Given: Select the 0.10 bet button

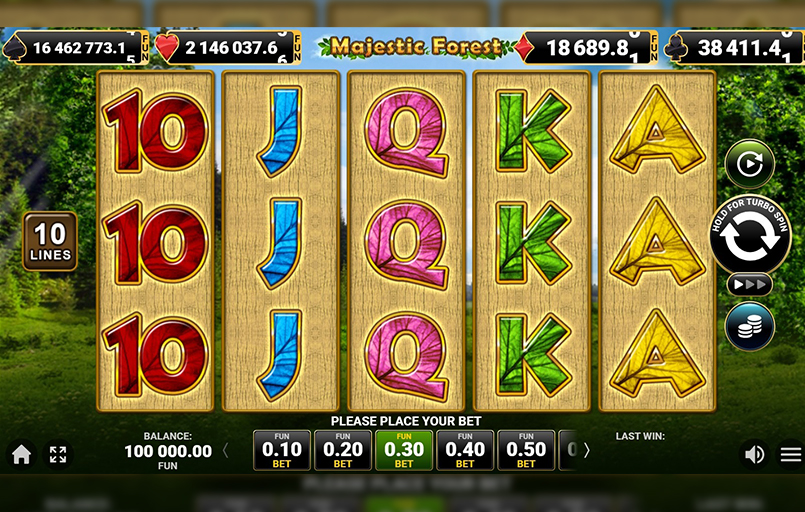Looking at the screenshot, I should 281,450.
